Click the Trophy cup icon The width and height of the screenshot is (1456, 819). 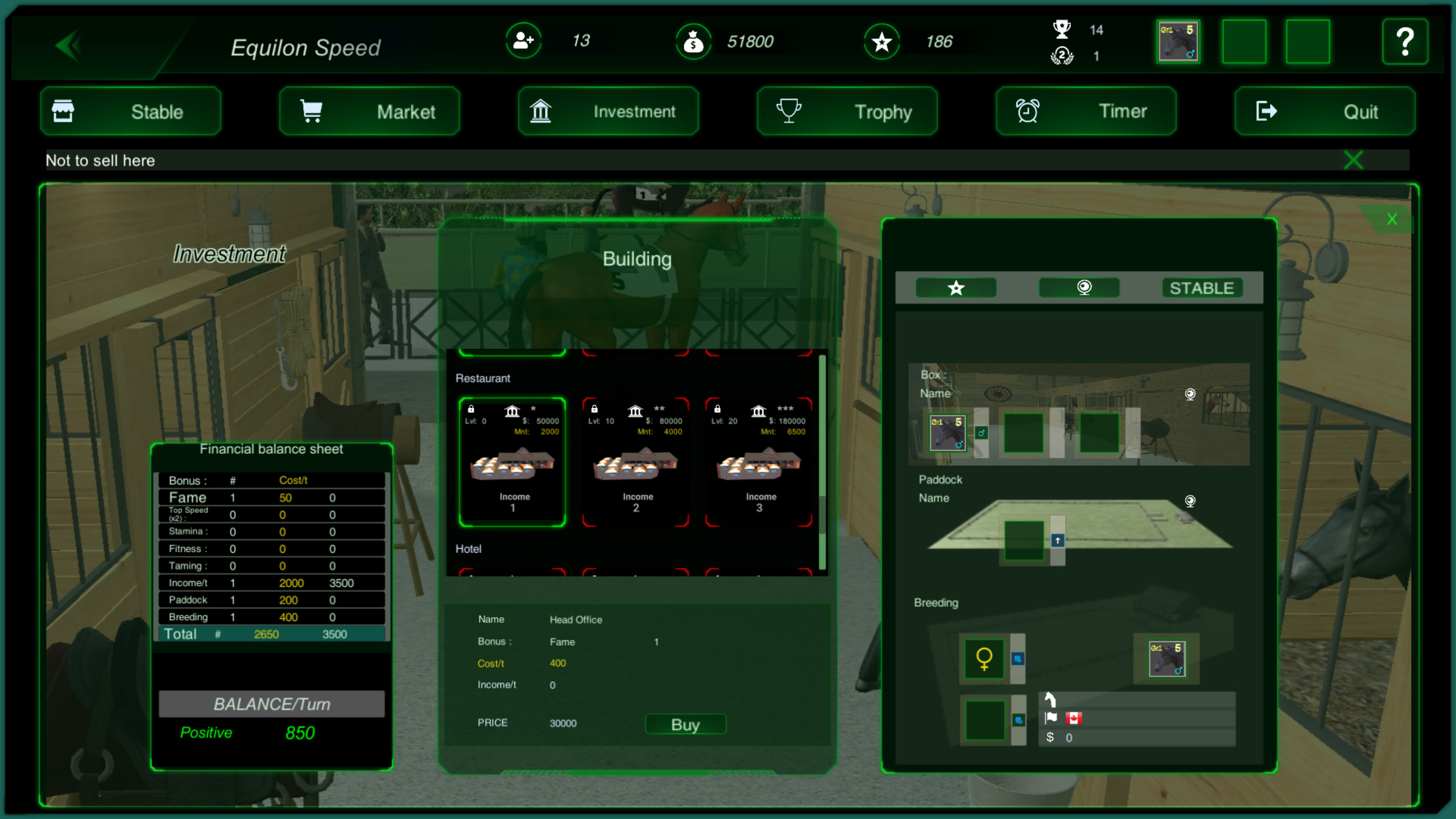click(x=789, y=111)
